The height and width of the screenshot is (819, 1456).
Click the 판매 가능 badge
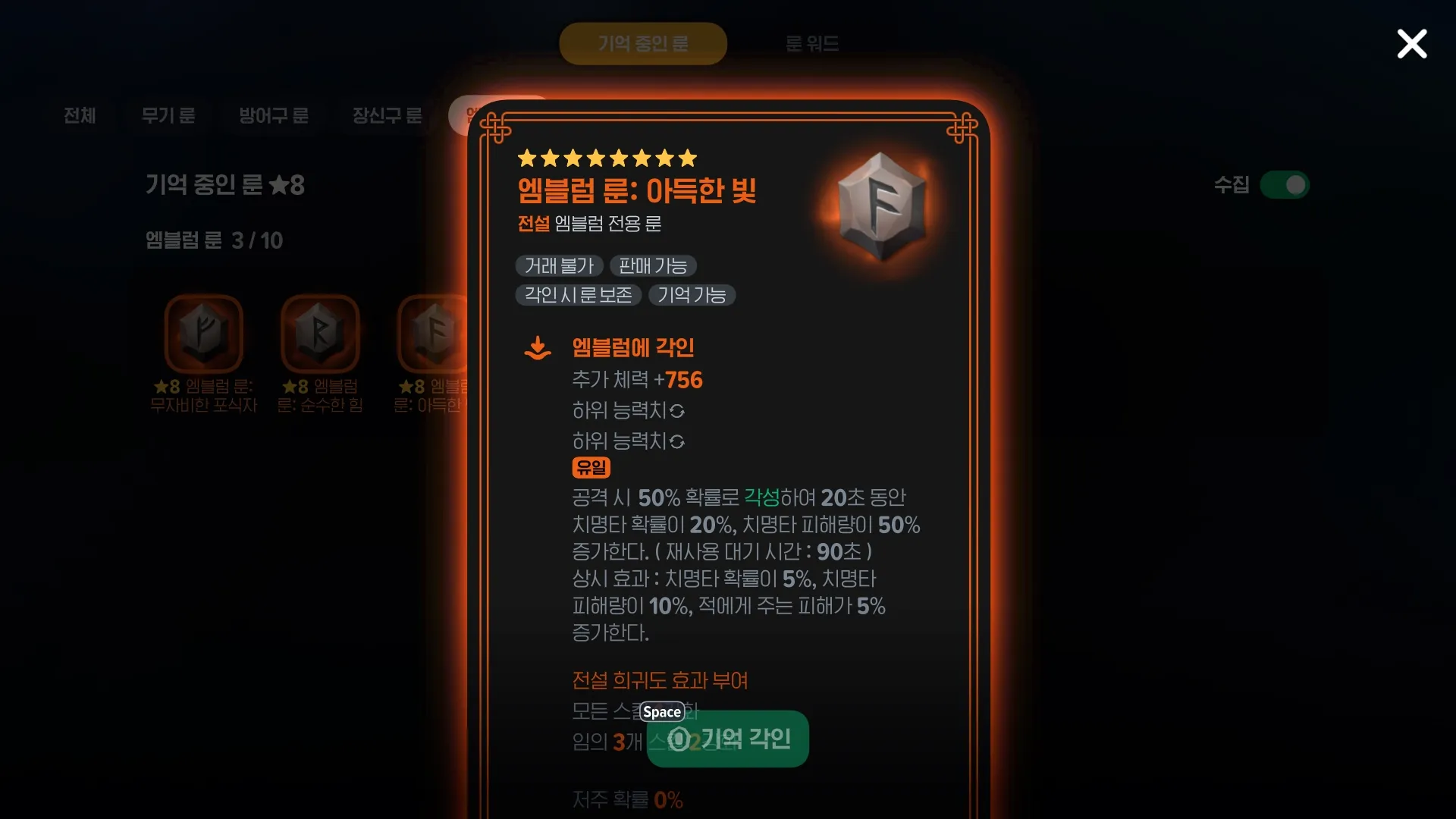pyautogui.click(x=654, y=265)
